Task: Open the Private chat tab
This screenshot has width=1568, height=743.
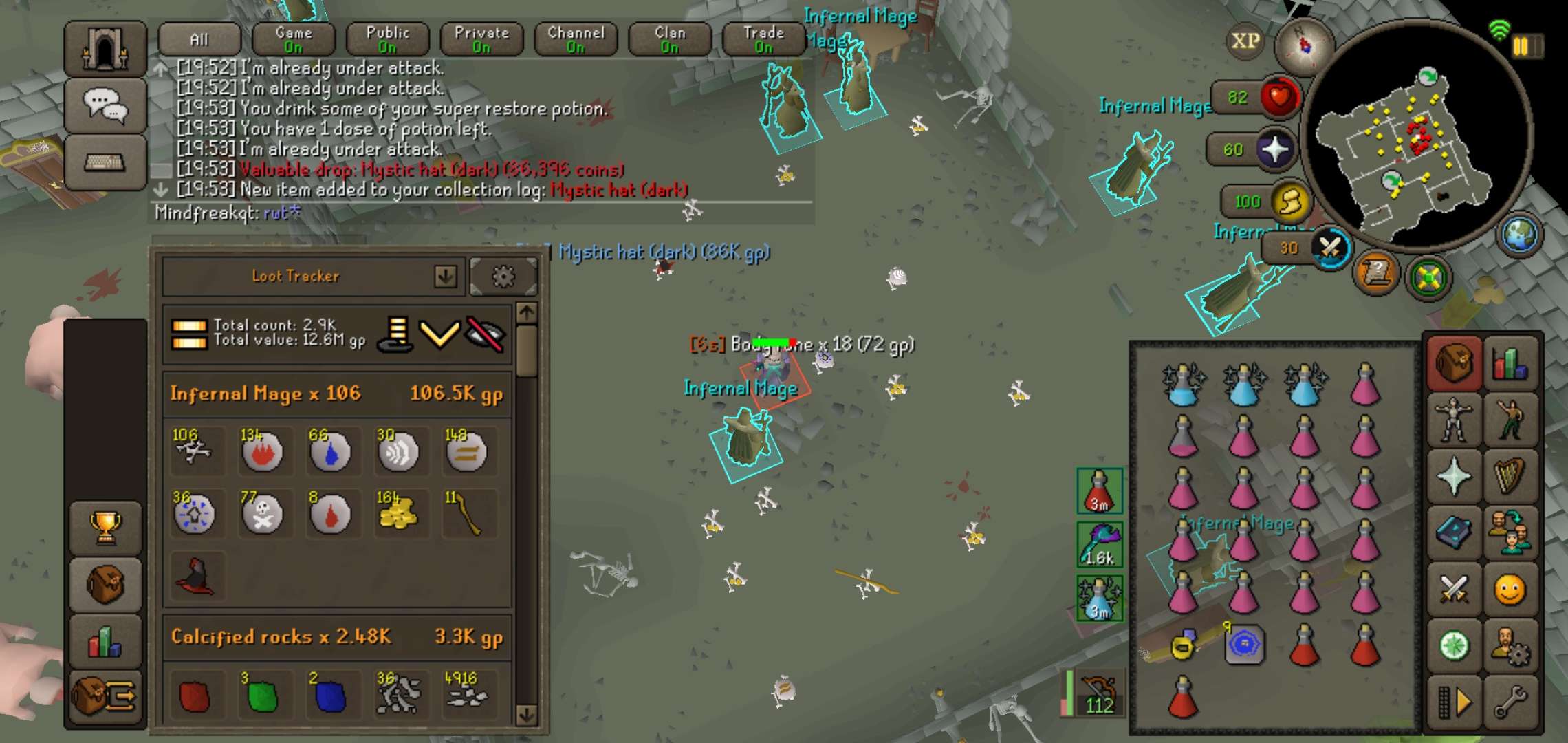Action: (x=481, y=39)
